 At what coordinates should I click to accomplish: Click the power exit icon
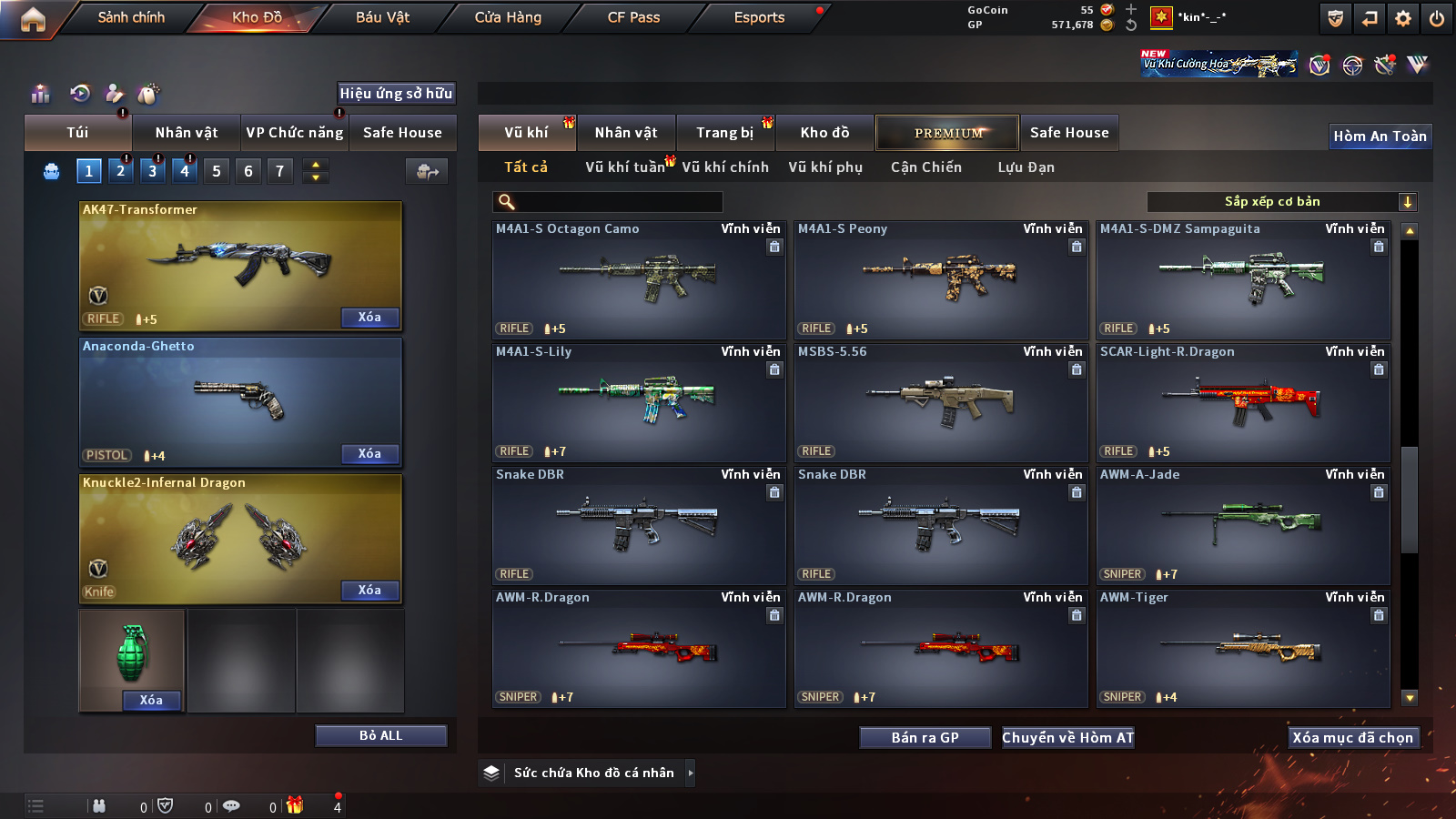(x=1436, y=18)
